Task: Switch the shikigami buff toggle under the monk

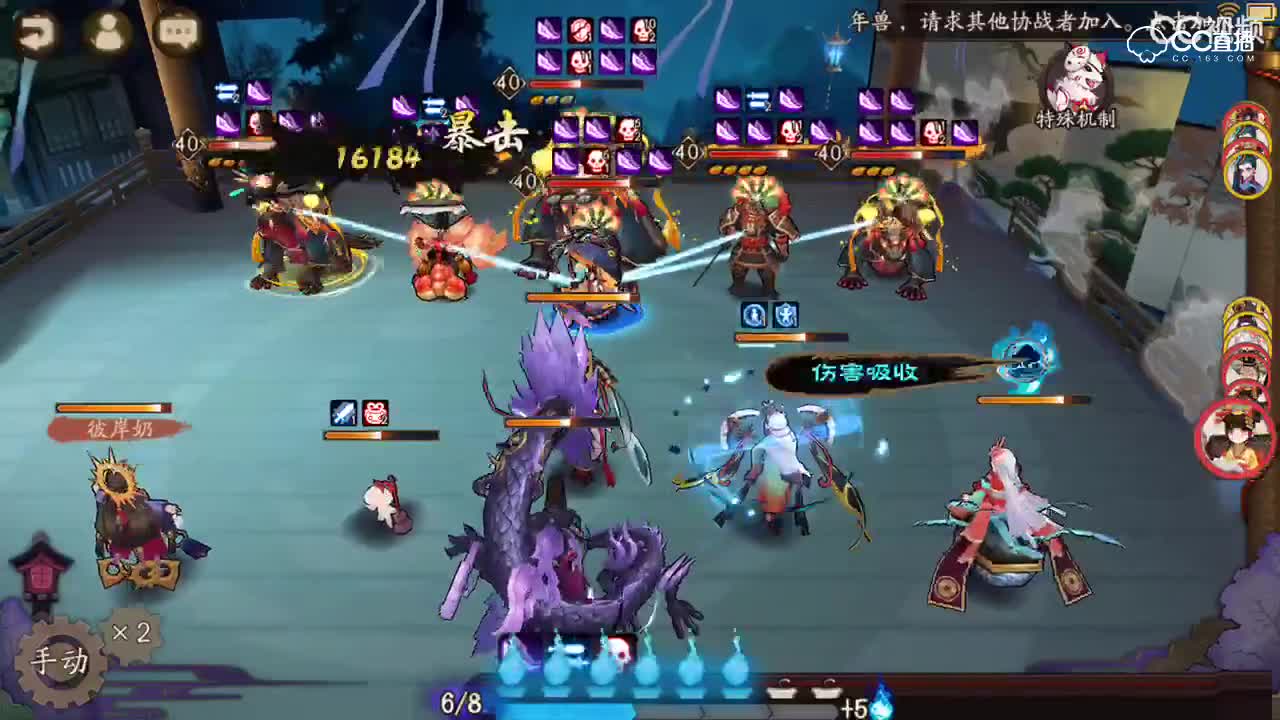Action: click(769, 316)
